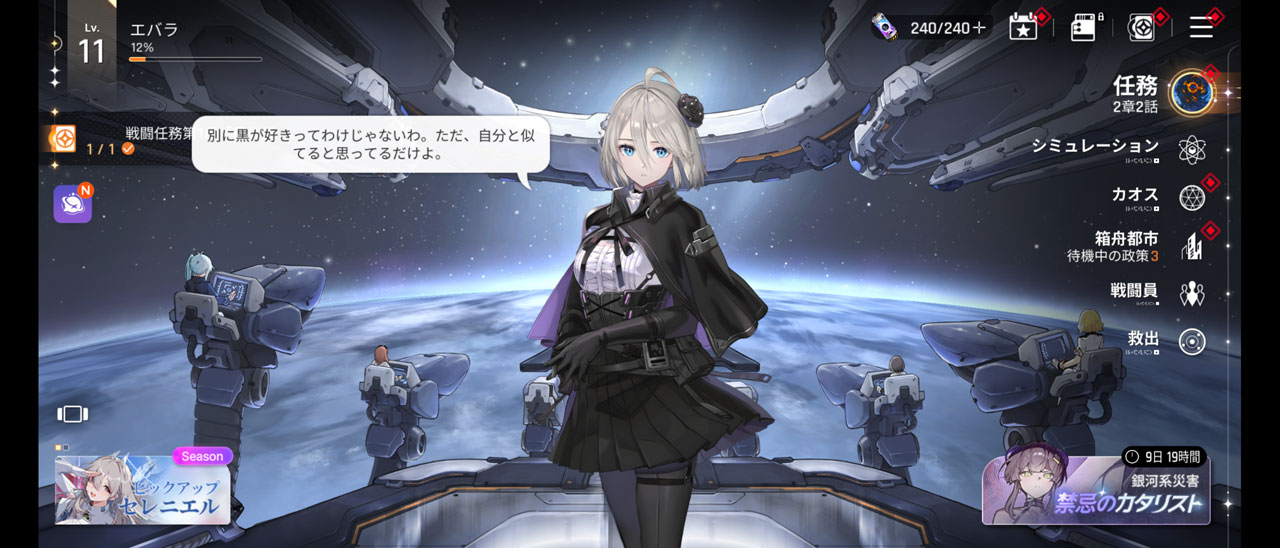
Task: Open the 戦闘員 combatants menu
Action: click(1191, 293)
